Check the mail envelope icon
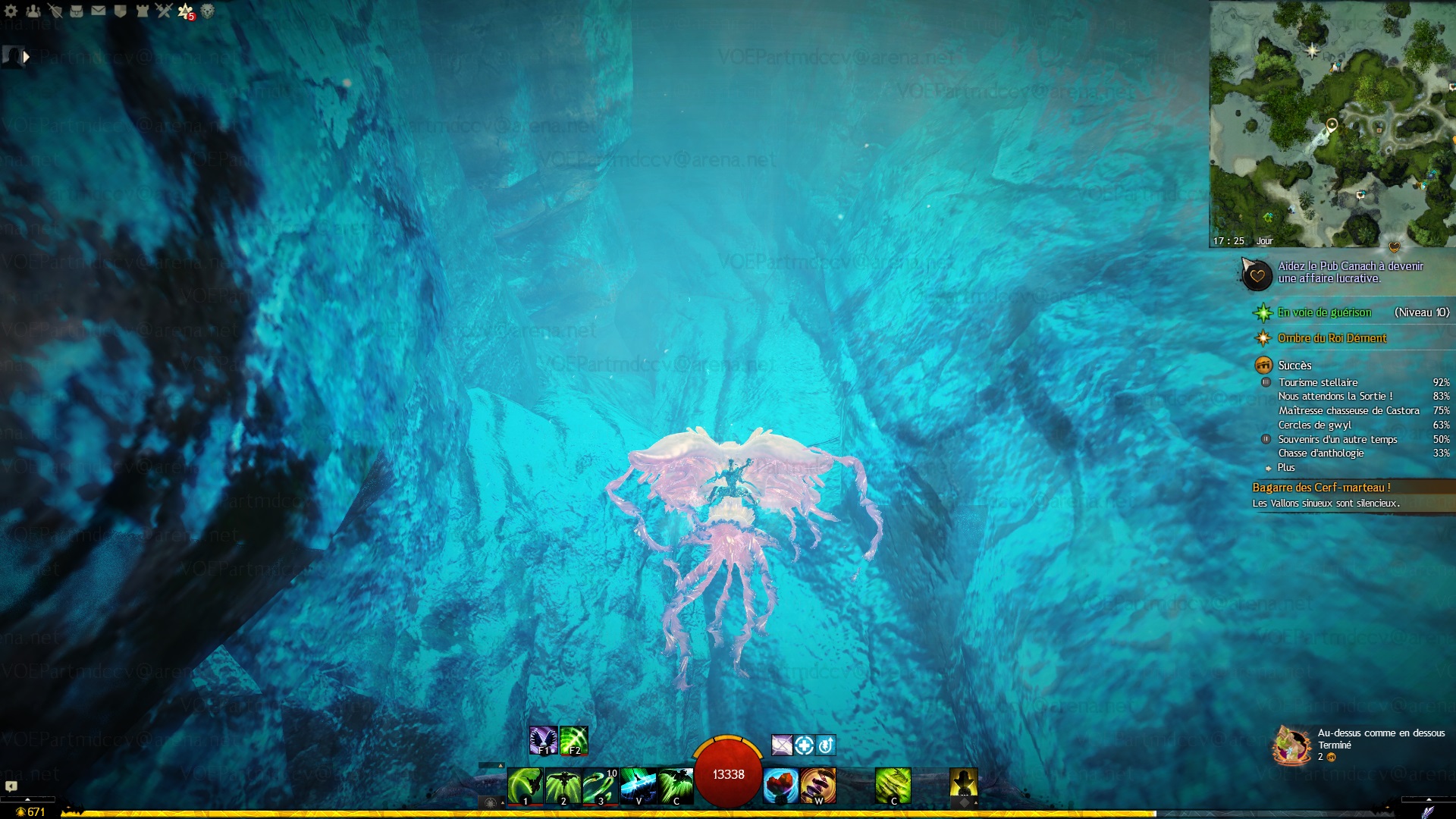Screen dimensions: 1456x819 (x=99, y=11)
